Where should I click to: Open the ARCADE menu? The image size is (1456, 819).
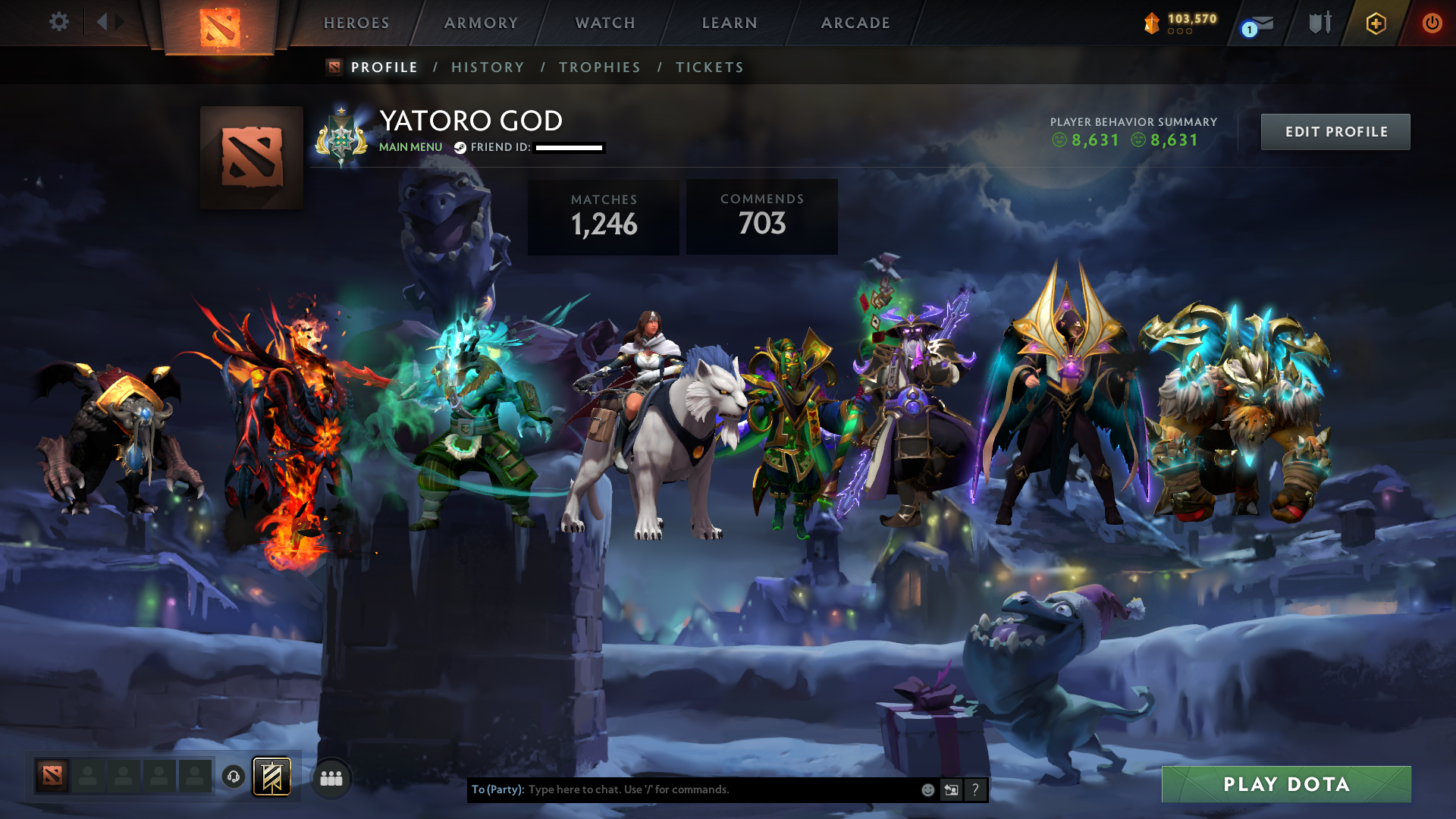coord(855,23)
